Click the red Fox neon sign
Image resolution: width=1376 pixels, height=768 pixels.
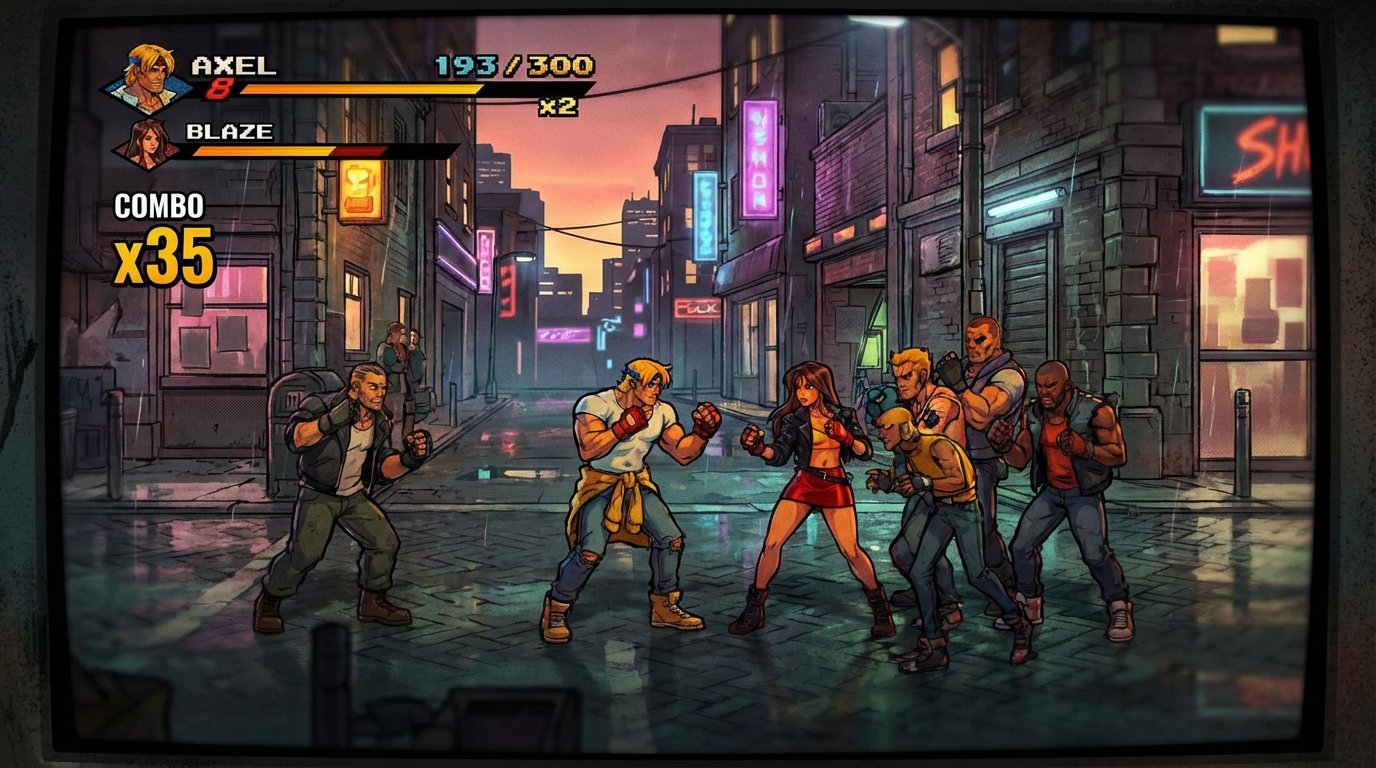click(699, 309)
